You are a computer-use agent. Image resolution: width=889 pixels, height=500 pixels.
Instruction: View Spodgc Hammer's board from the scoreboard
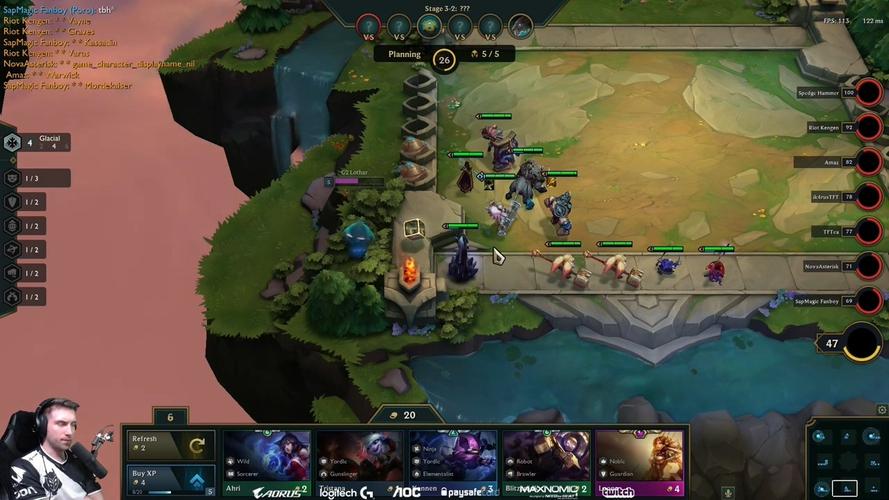click(x=870, y=93)
